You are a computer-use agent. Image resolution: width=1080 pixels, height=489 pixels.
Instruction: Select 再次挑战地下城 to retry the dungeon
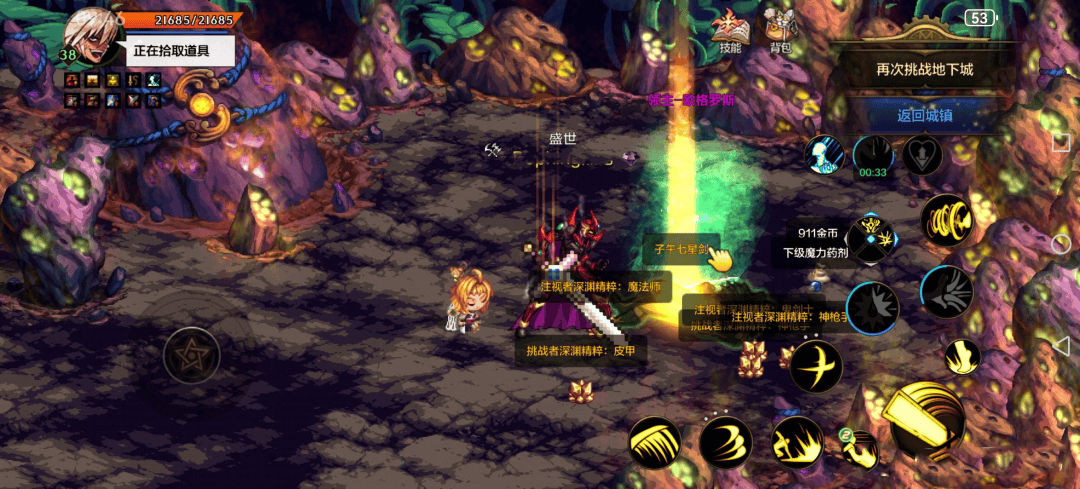pyautogui.click(x=924, y=70)
